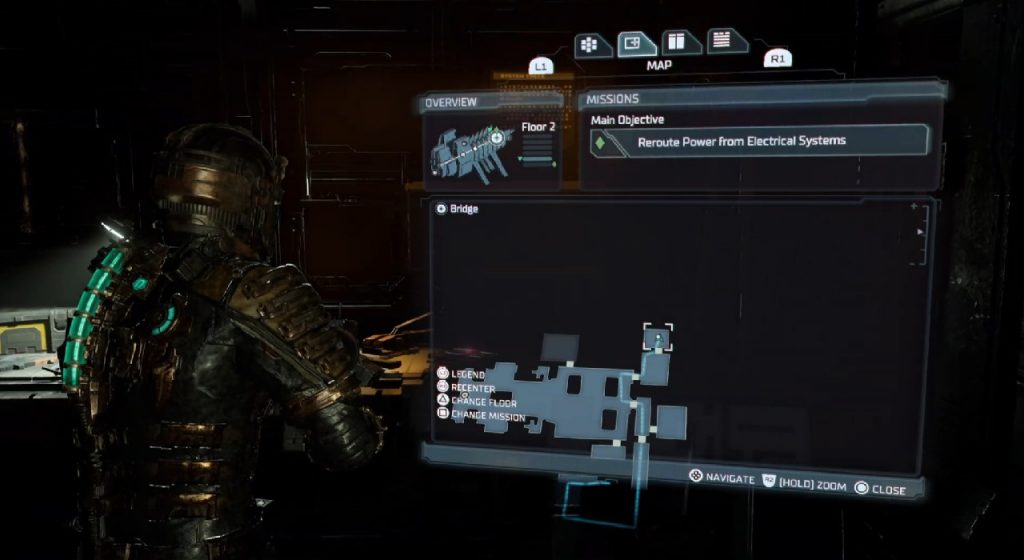1024x560 pixels.
Task: Select the Map tab icon
Action: (x=633, y=43)
